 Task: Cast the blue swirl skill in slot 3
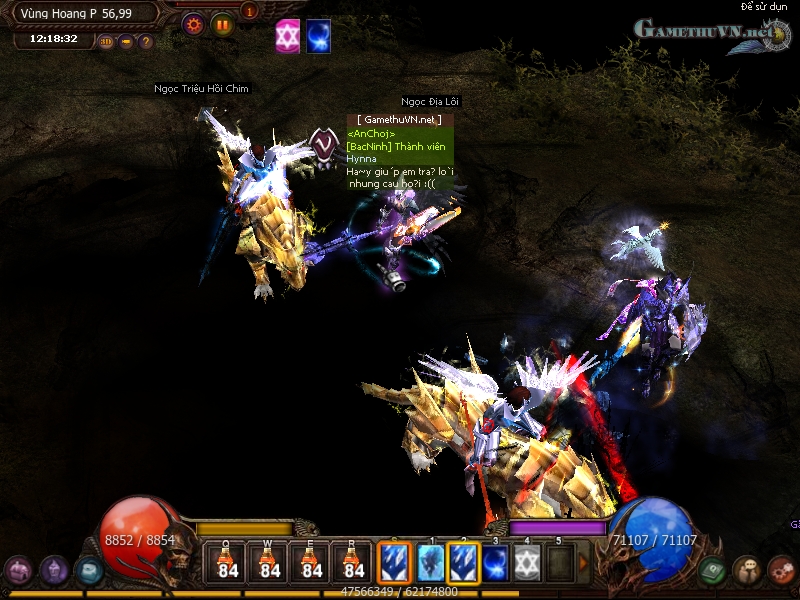tap(496, 562)
